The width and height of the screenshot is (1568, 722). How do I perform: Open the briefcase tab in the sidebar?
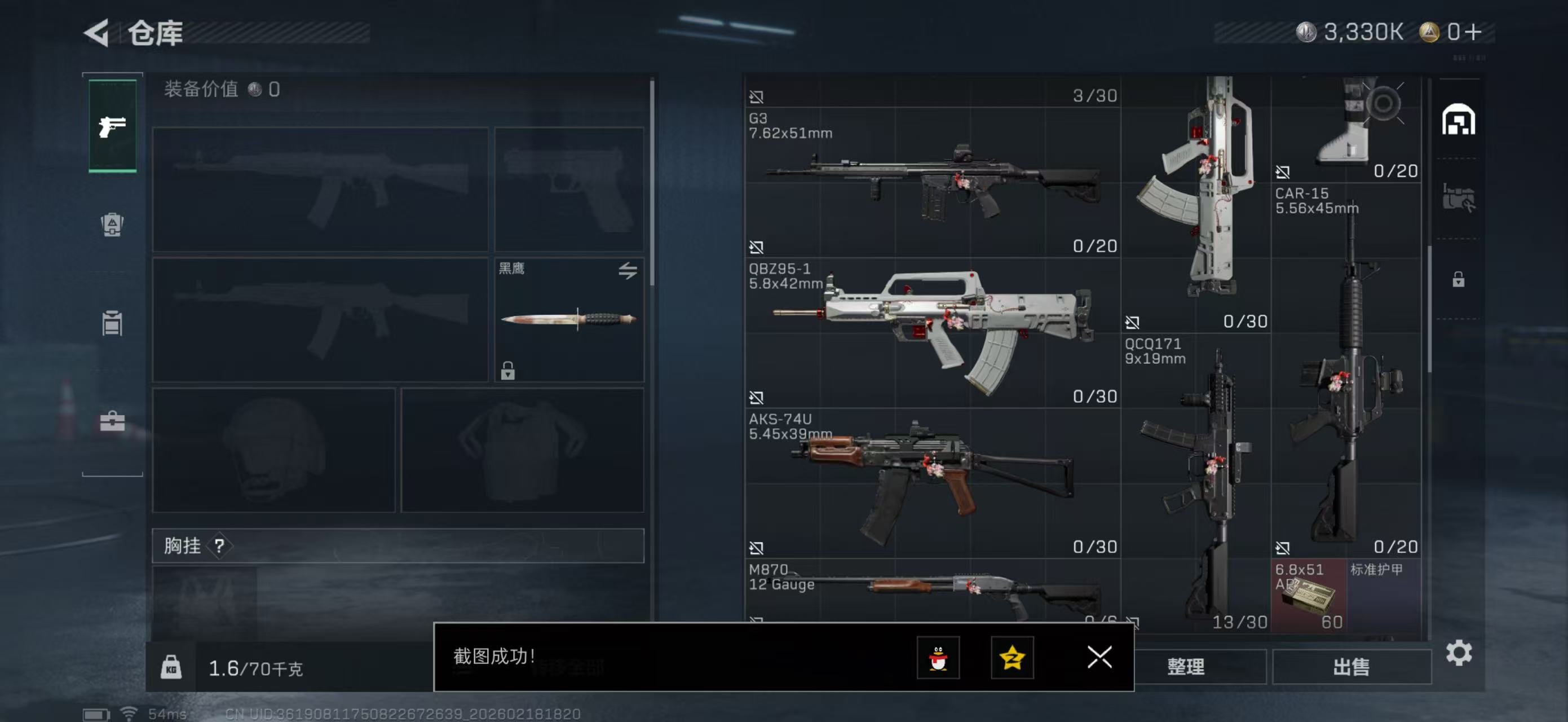click(x=112, y=421)
